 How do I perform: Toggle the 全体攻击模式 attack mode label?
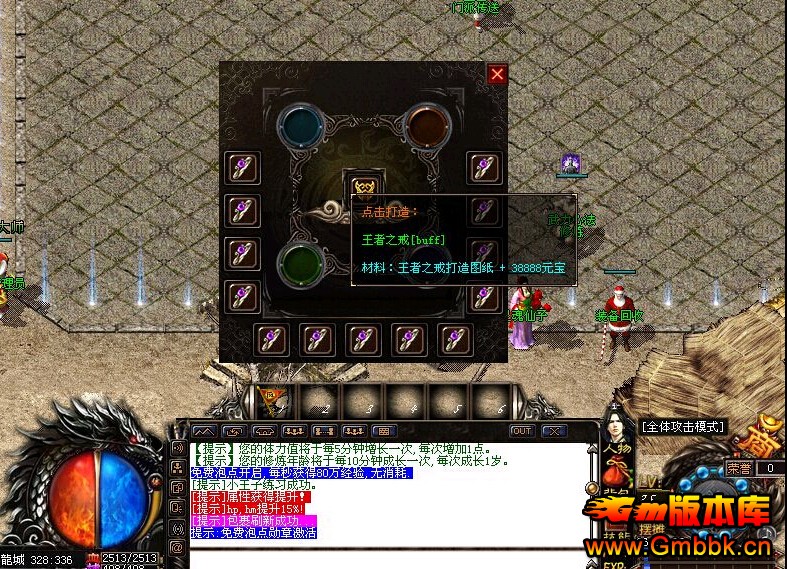point(683,427)
